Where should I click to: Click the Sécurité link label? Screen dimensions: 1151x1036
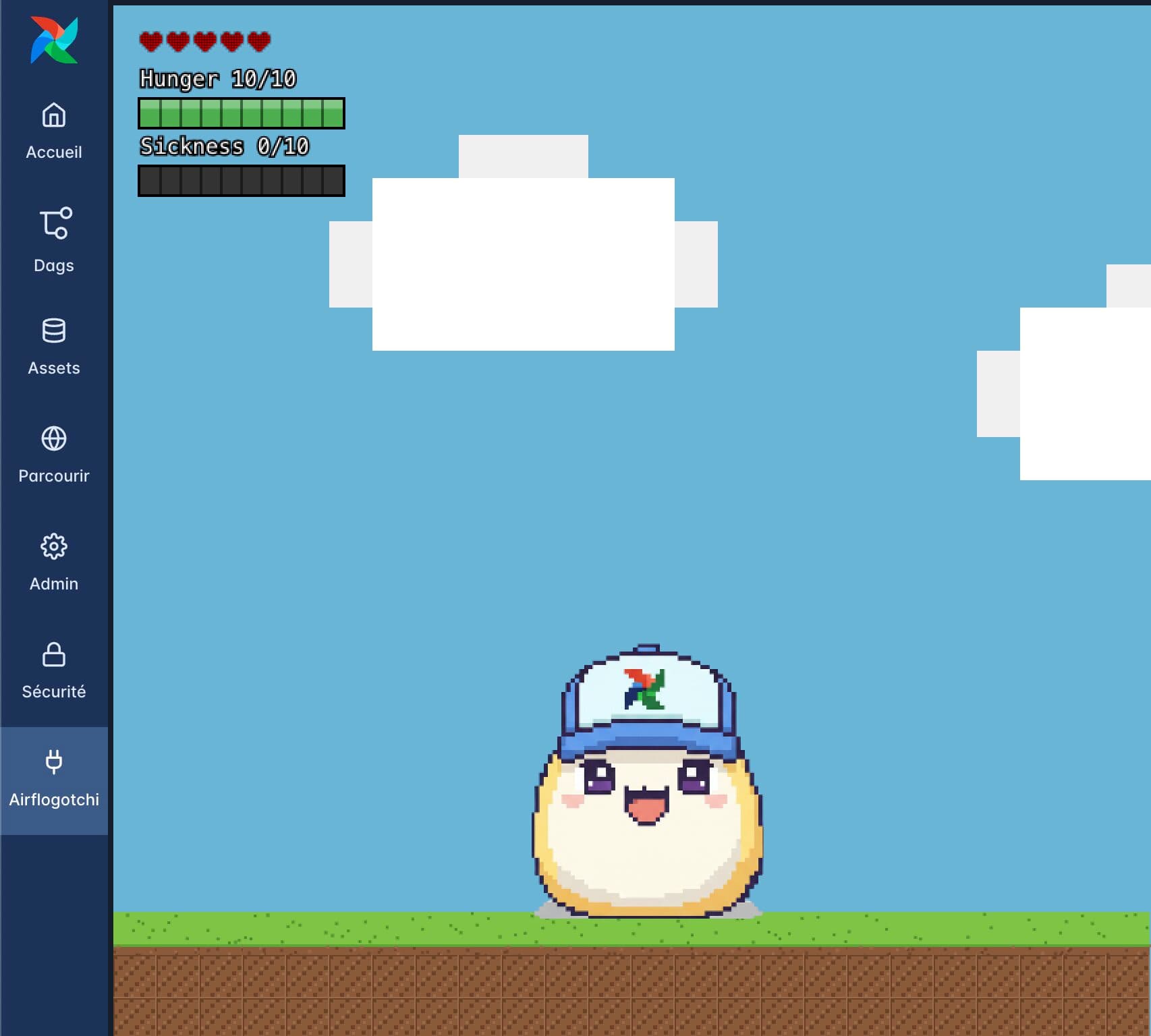53,691
